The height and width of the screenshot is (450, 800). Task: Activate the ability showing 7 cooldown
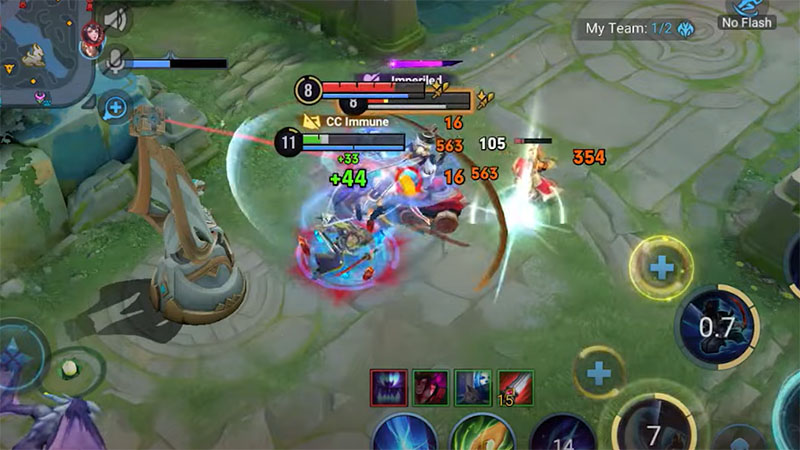coord(654,431)
